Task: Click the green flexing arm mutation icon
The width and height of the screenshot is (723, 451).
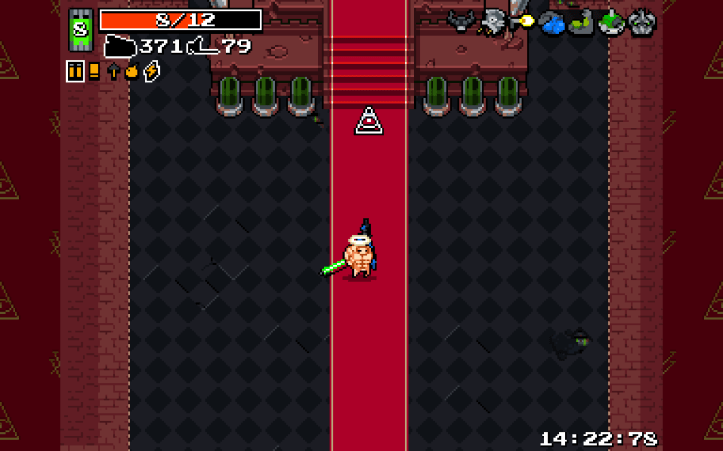Action: coord(581,22)
